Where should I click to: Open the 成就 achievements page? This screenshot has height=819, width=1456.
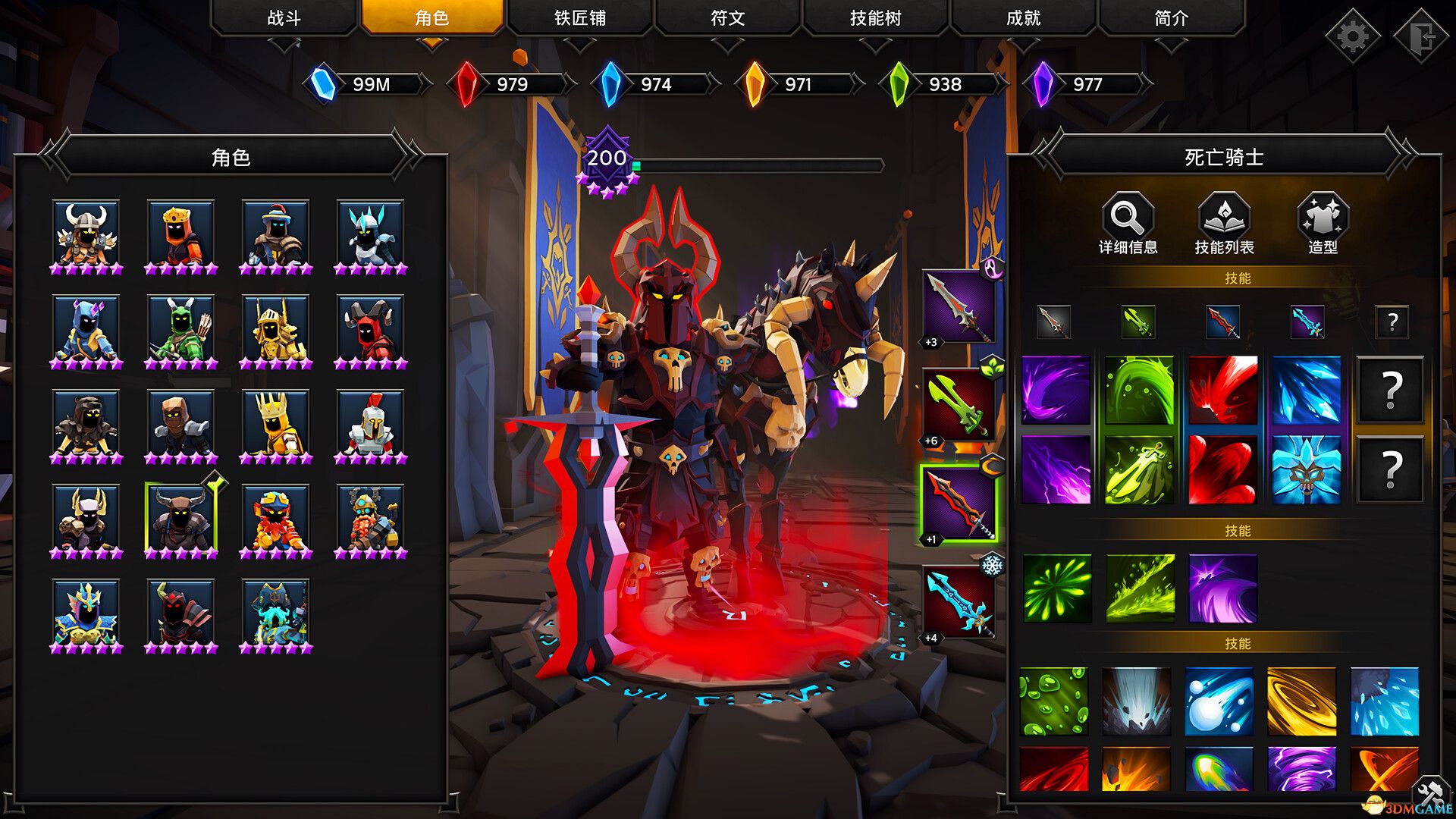tap(1025, 18)
